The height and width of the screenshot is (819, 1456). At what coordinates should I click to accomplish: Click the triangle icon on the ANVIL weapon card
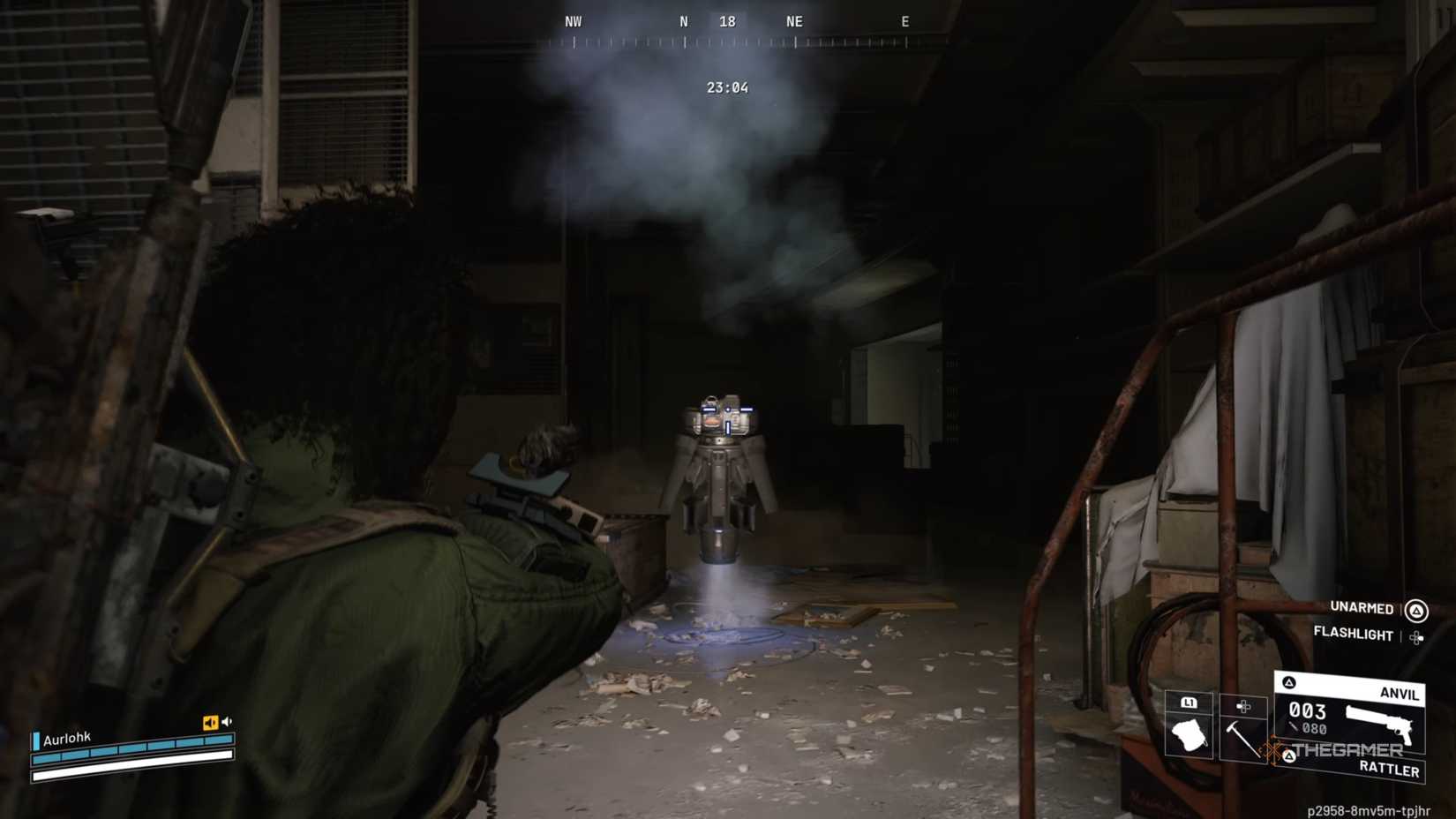click(1288, 682)
